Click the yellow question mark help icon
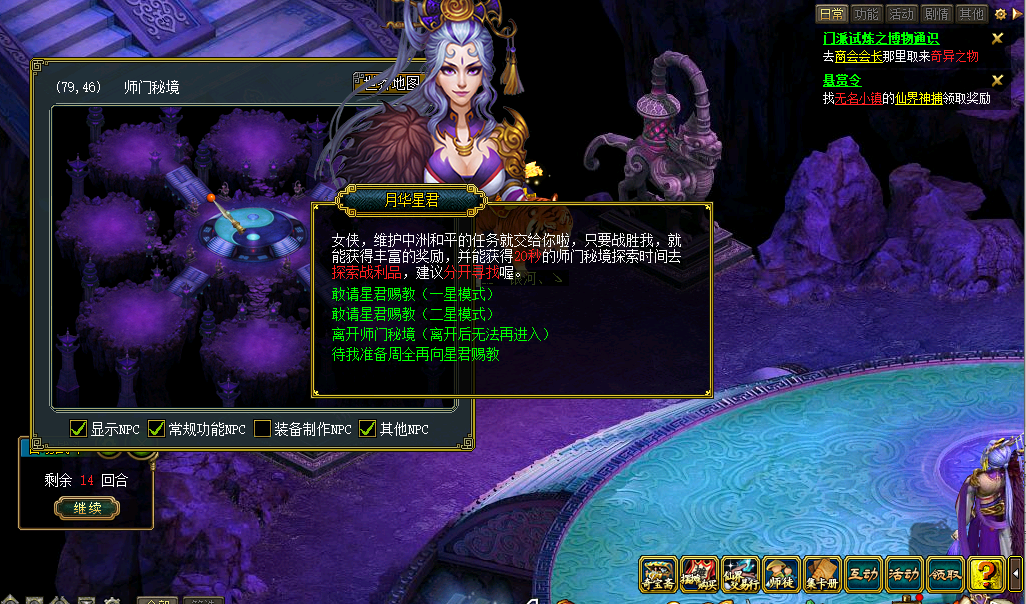Viewport: 1026px width, 604px height. tap(987, 575)
